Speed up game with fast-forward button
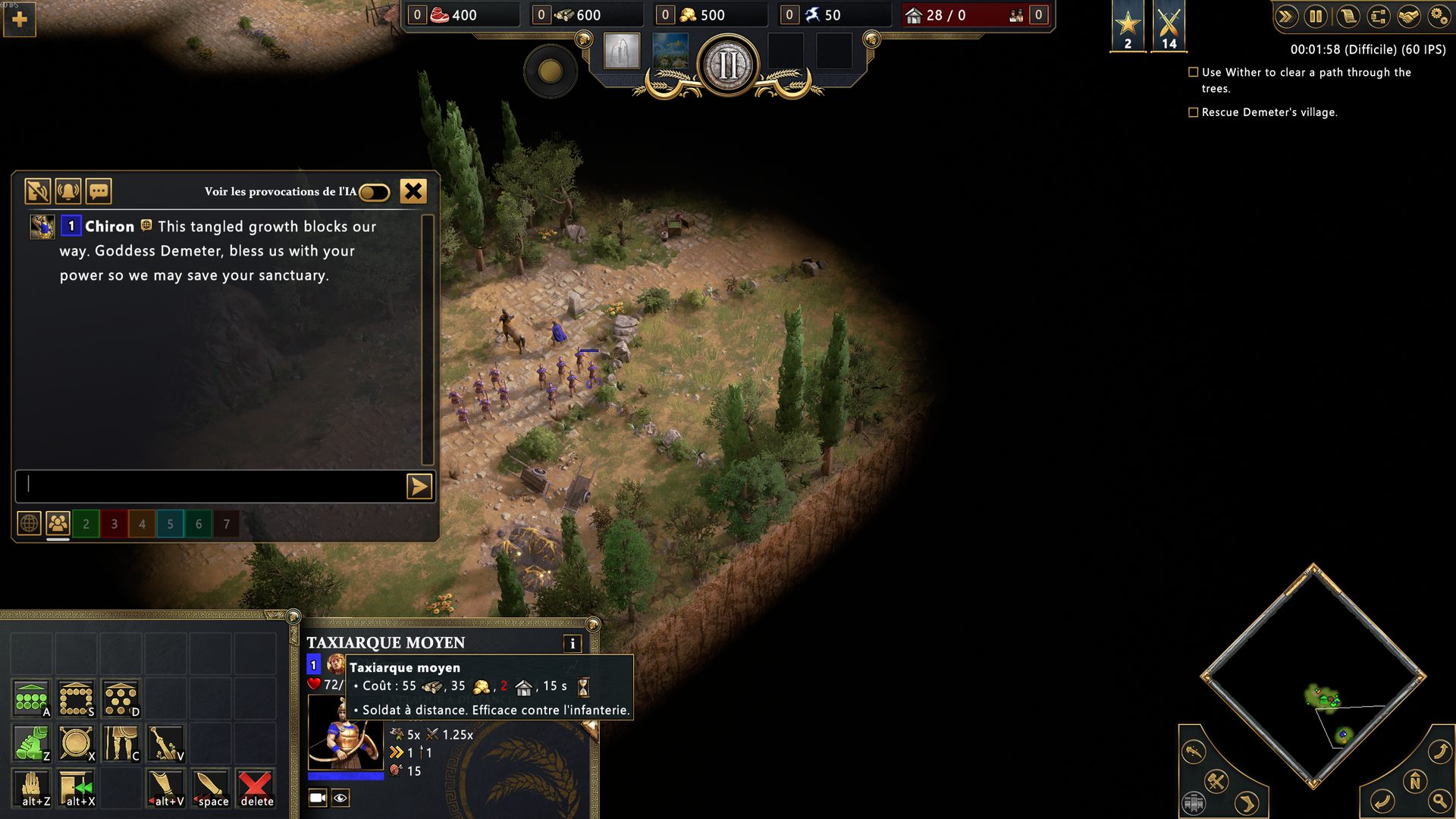 [x=1285, y=17]
